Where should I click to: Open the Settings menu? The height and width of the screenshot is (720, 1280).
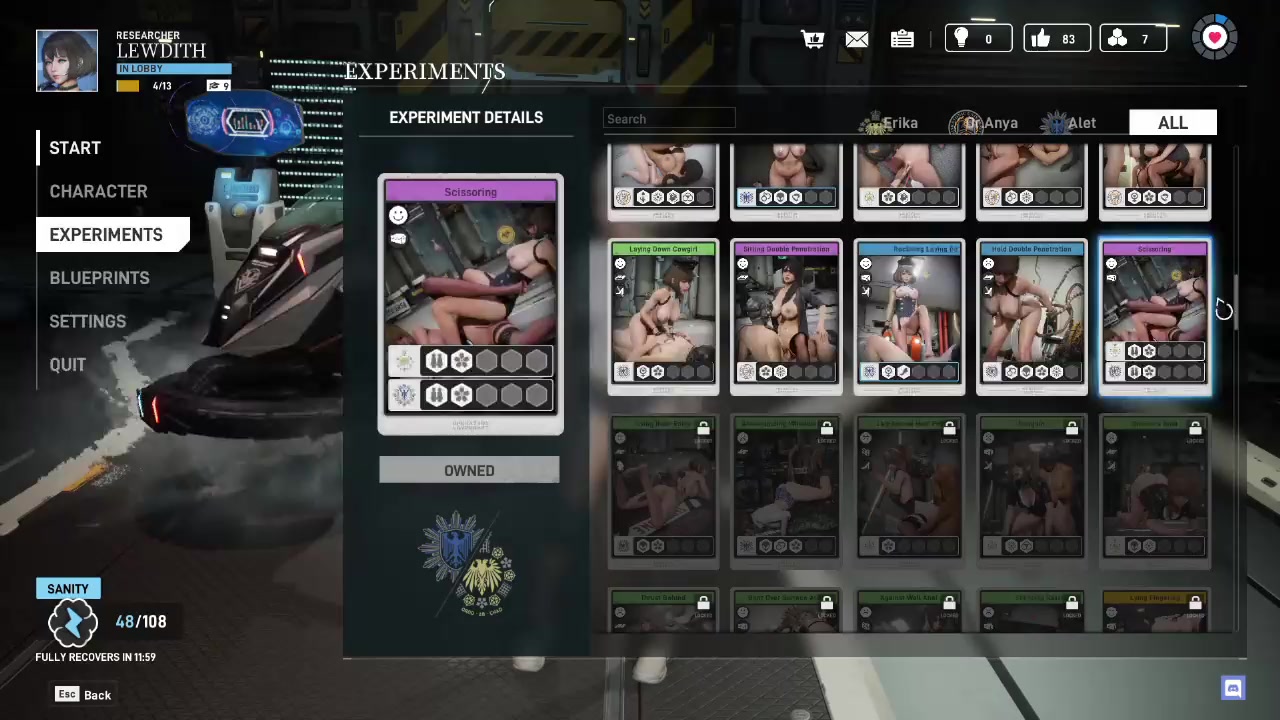(88, 321)
